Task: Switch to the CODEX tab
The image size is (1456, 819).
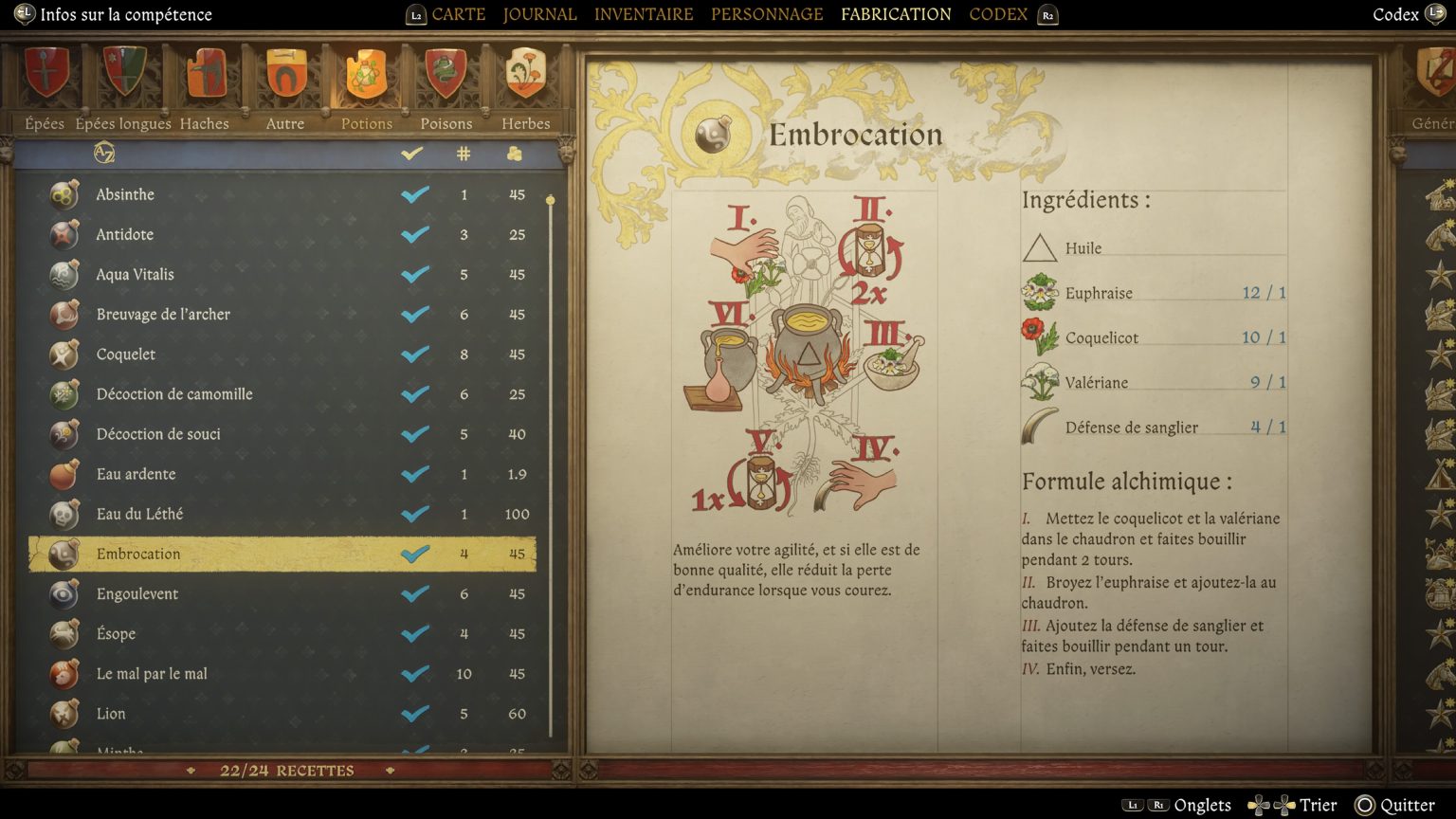Action: [996, 14]
